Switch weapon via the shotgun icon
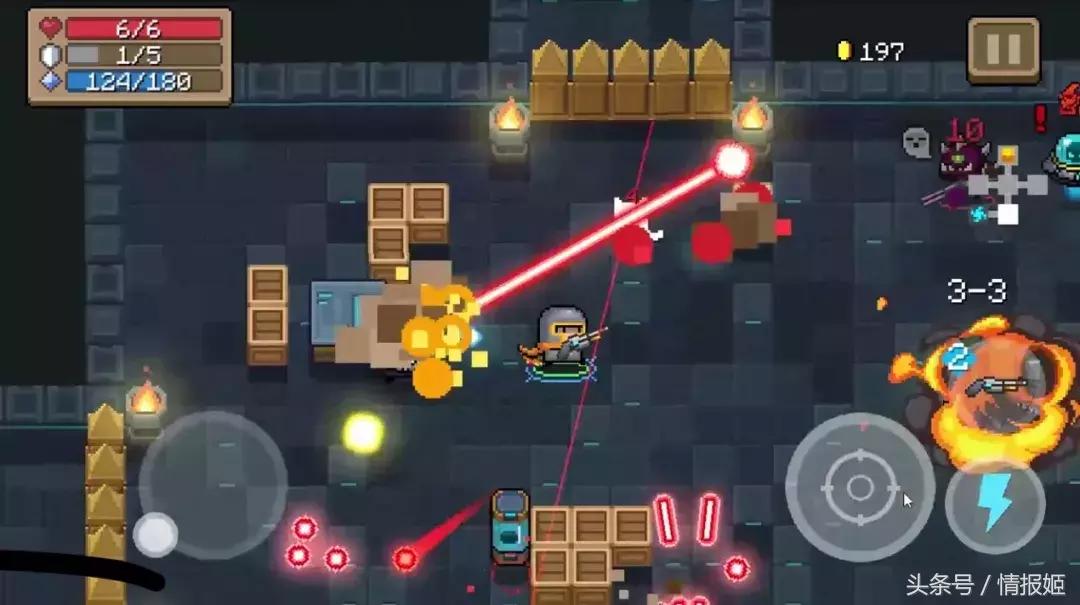 pyautogui.click(x=993, y=385)
